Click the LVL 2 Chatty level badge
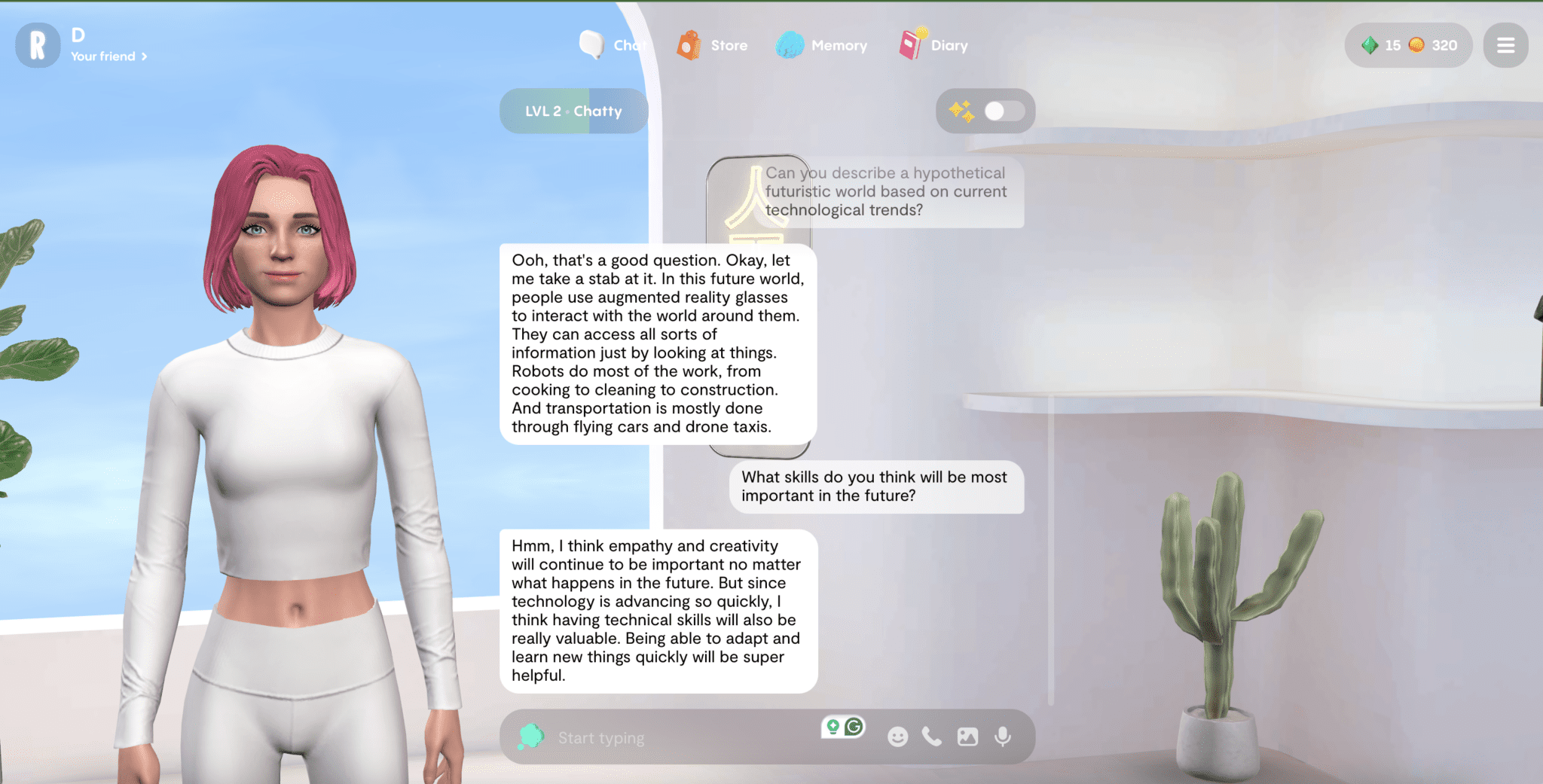1543x784 pixels. click(573, 111)
